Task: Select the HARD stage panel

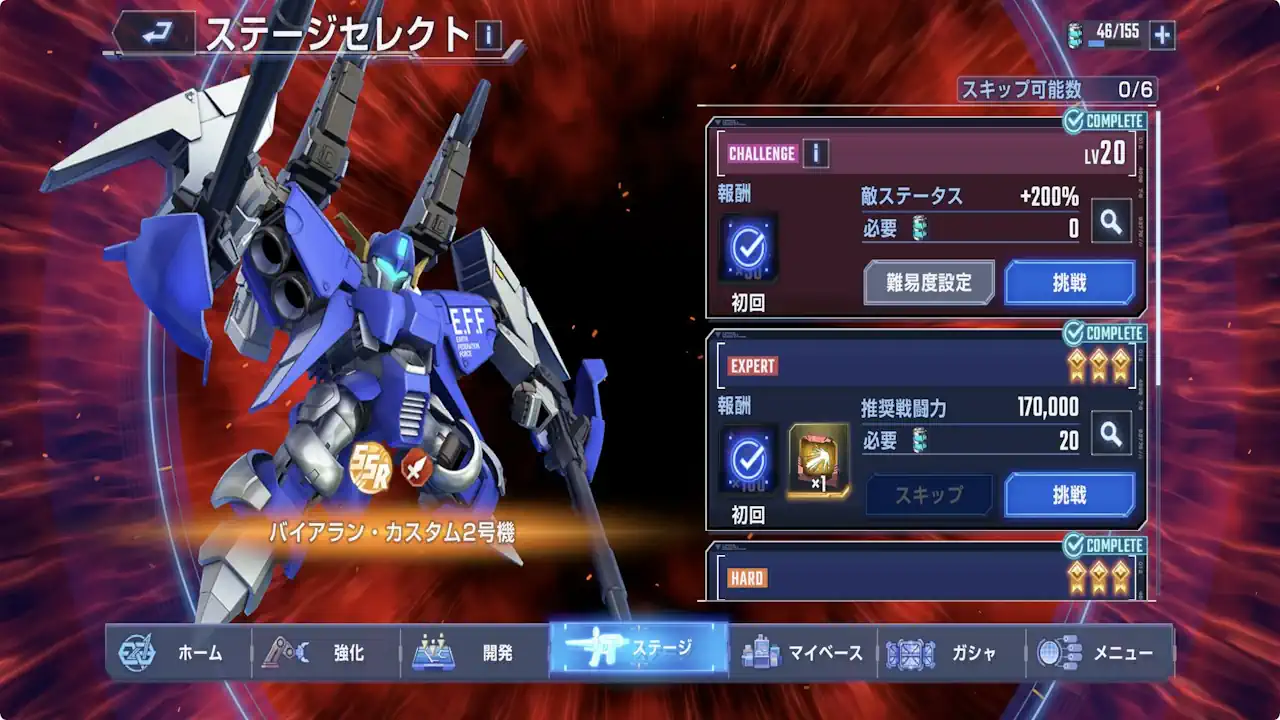Action: (926, 575)
